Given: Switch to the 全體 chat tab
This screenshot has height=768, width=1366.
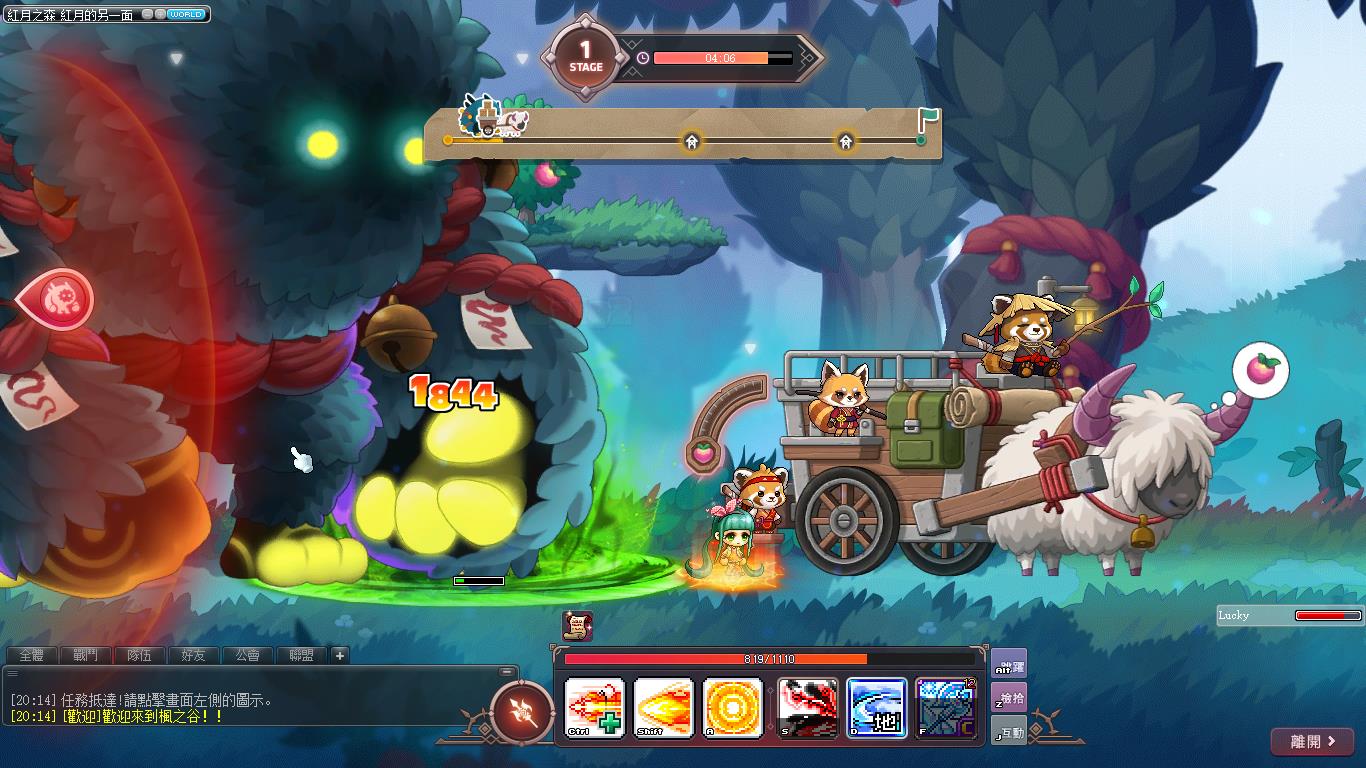Looking at the screenshot, I should click(31, 655).
